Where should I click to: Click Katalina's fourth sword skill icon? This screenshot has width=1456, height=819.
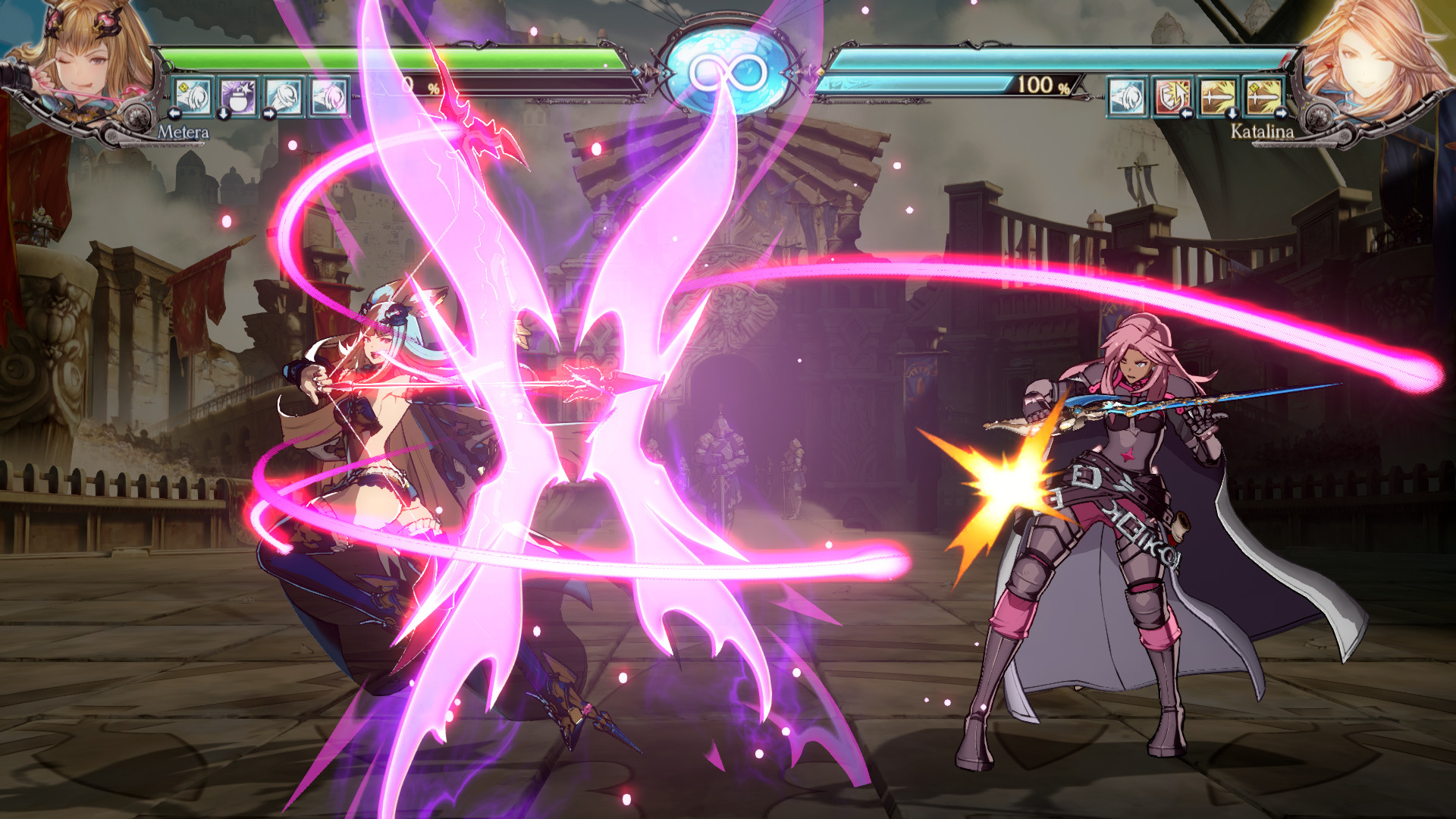(1264, 97)
